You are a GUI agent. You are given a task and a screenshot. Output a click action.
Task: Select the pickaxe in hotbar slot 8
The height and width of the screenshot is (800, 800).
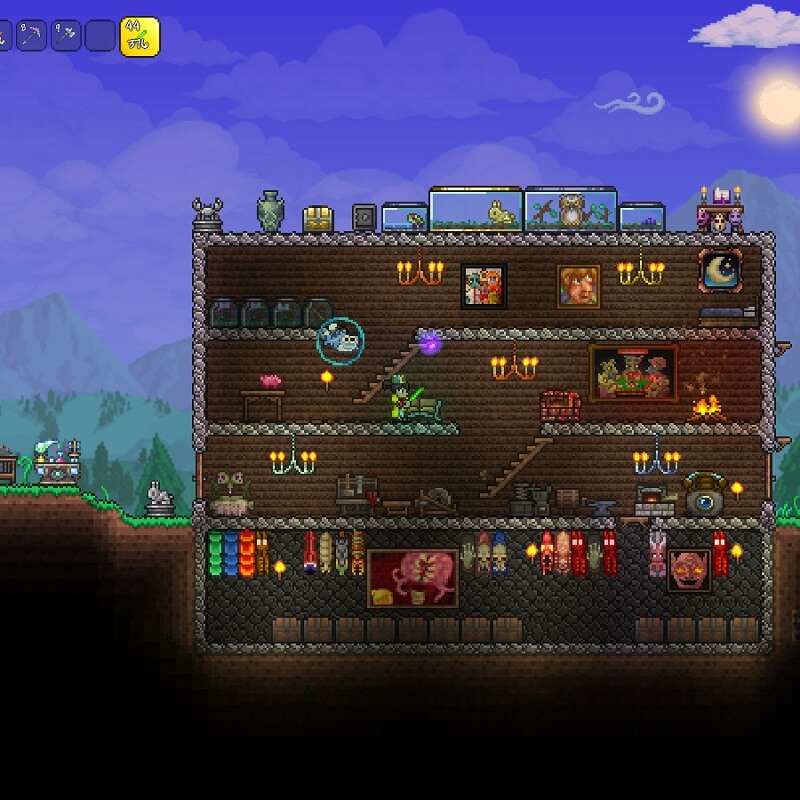[x=33, y=35]
